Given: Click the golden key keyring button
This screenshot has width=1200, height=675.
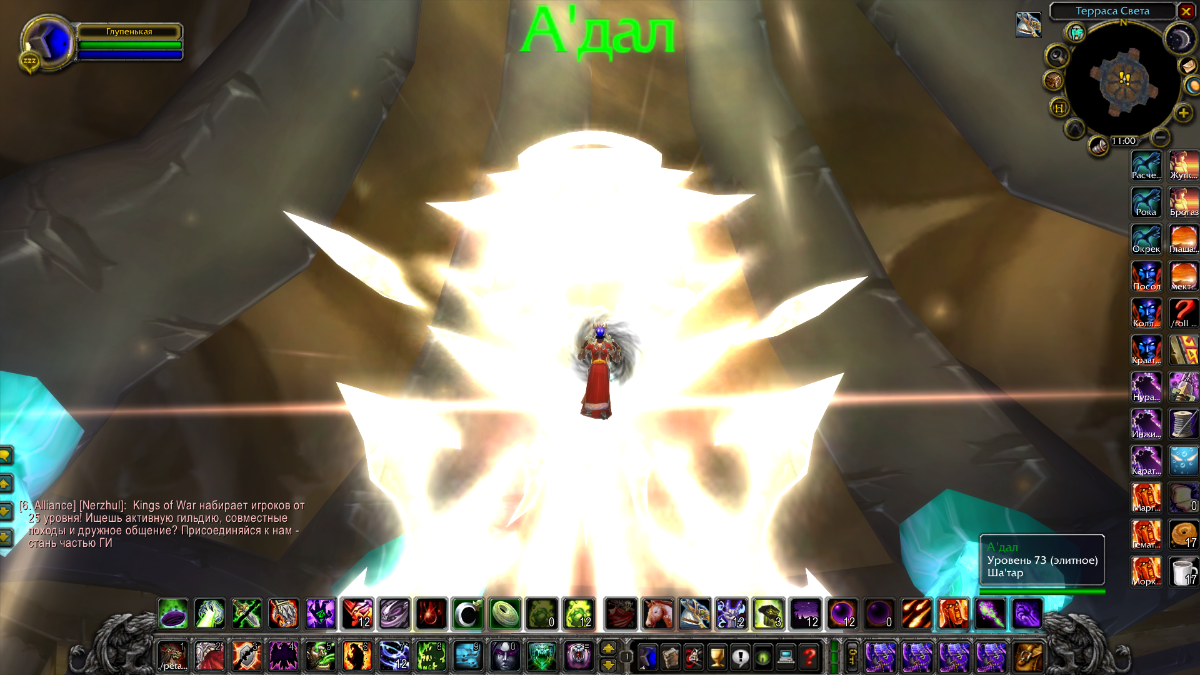Looking at the screenshot, I should click(x=852, y=655).
